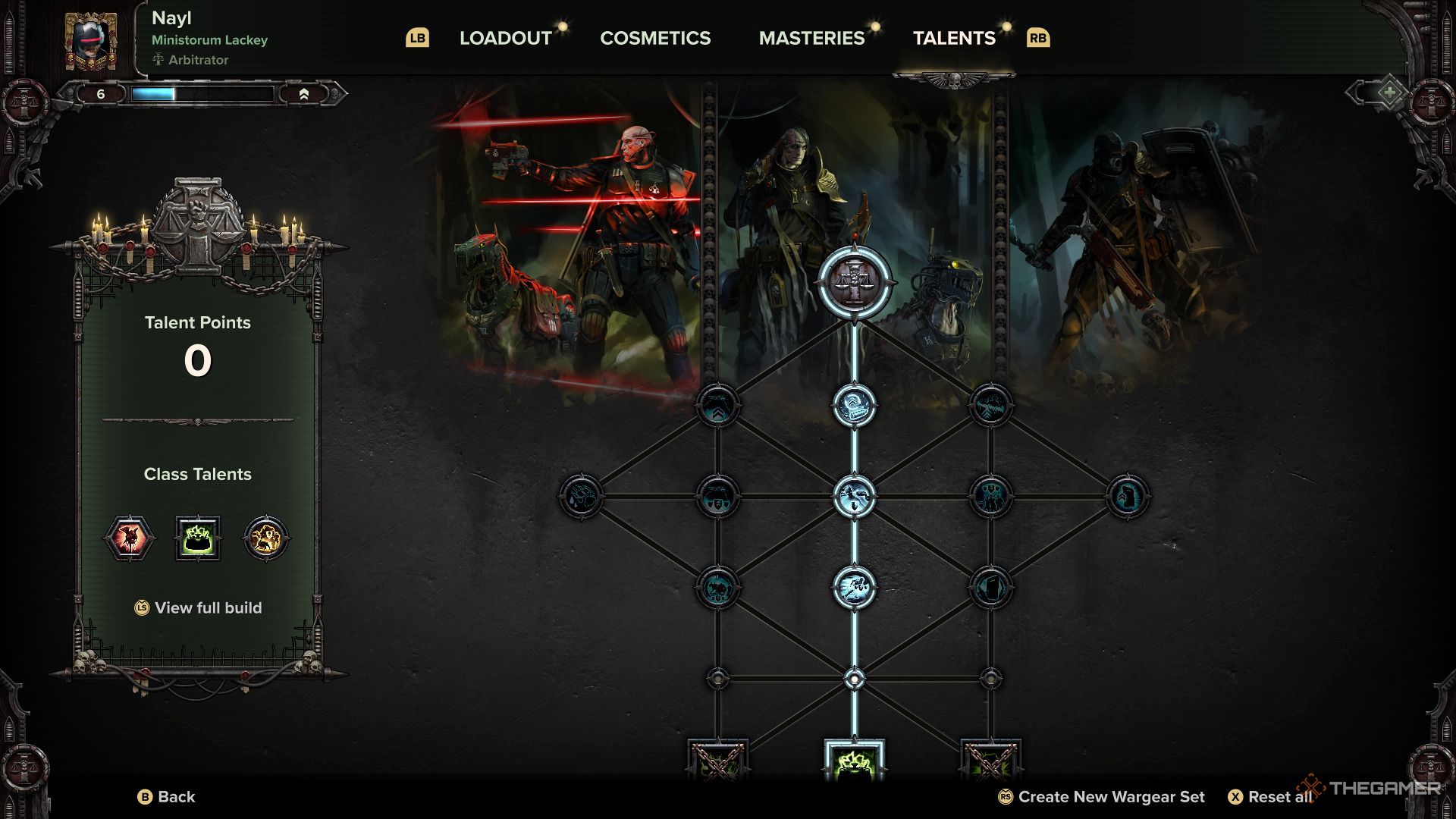Select the Talents tab
This screenshot has width=1456, height=819.
pos(954,38)
